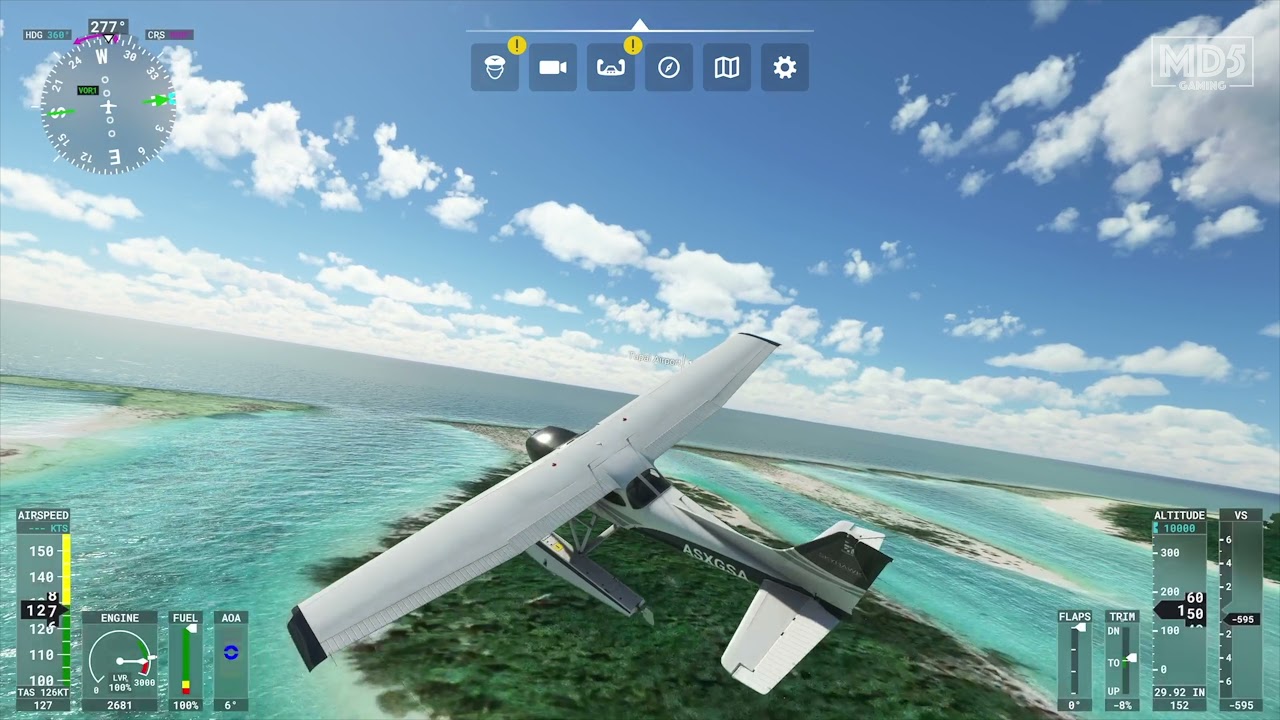Click the FUEL indicator showing 100%

point(184,660)
